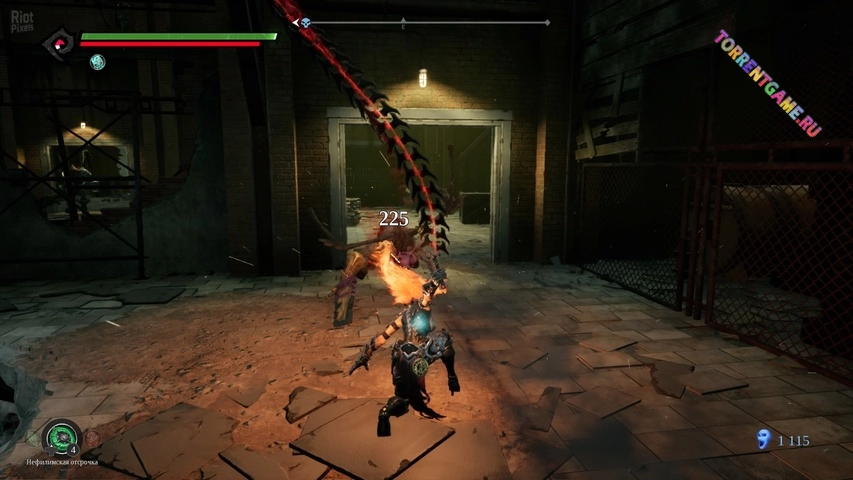Select the green Nephilim's Respite item slot
This screenshot has height=480, width=853.
point(61,437)
